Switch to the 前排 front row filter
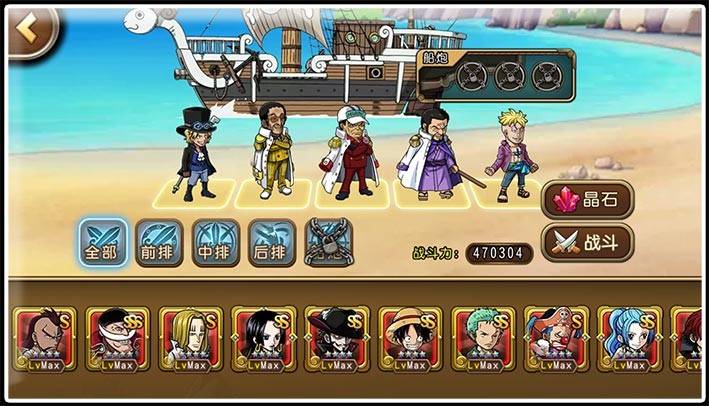Screen dimensions: 709x406 pyautogui.click(x=159, y=243)
